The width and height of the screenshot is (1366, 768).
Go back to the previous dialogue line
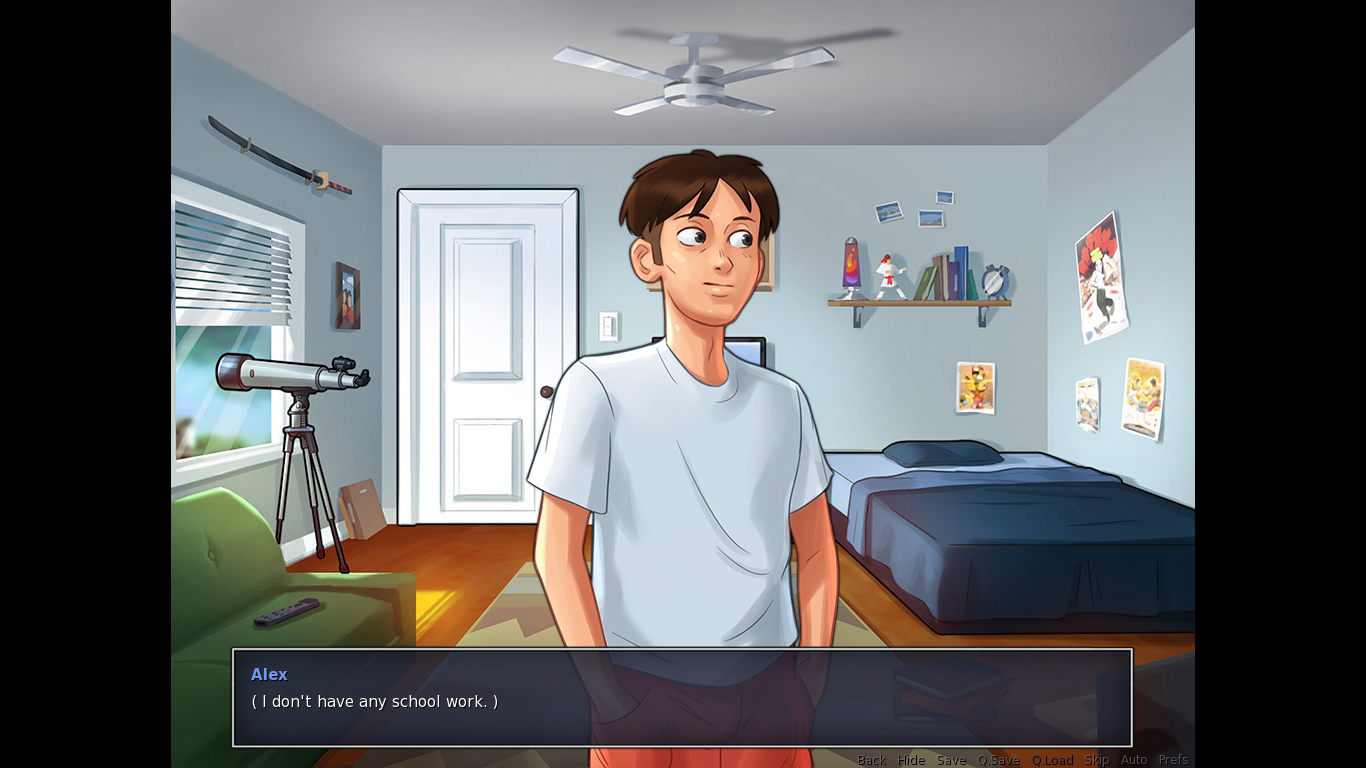(x=872, y=760)
